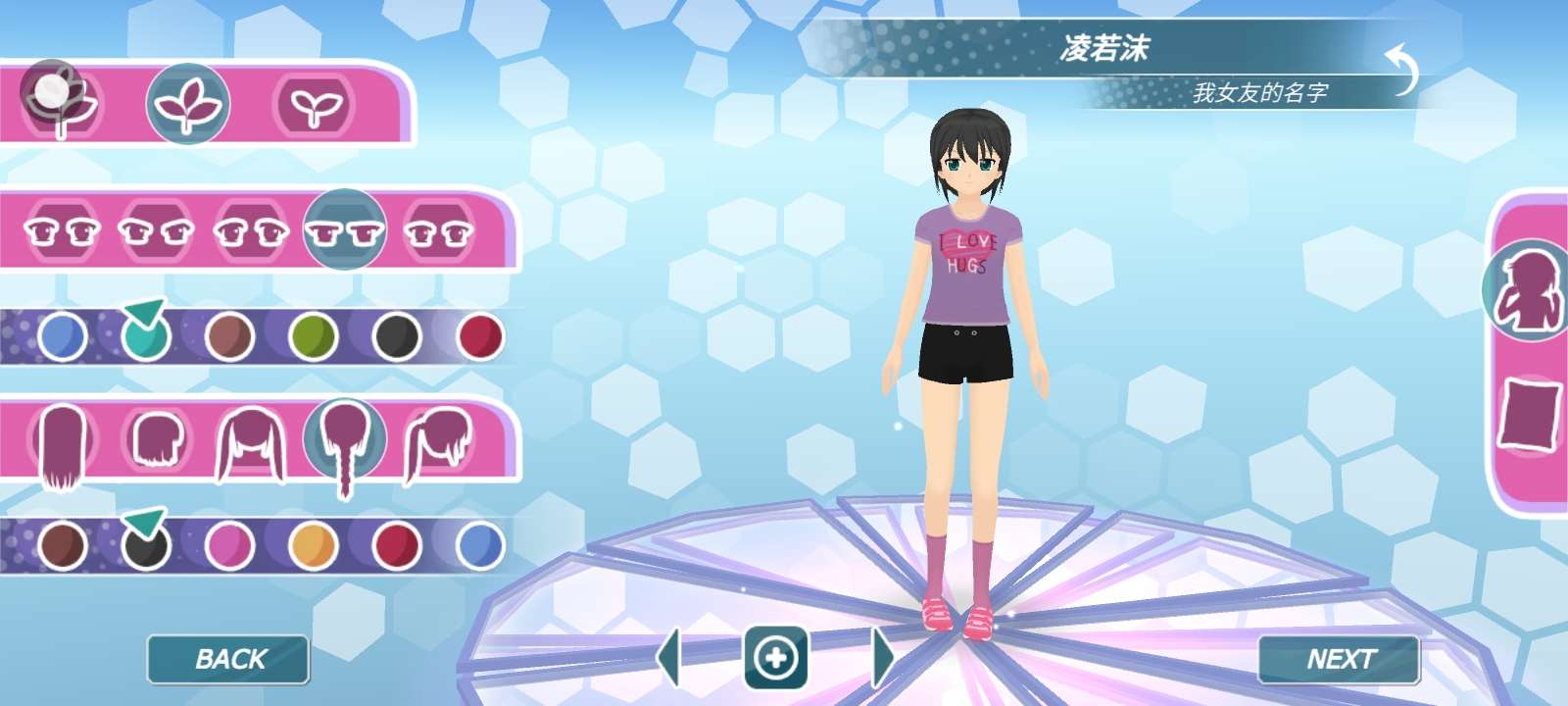Choose the brown hair color swatch

[62, 545]
